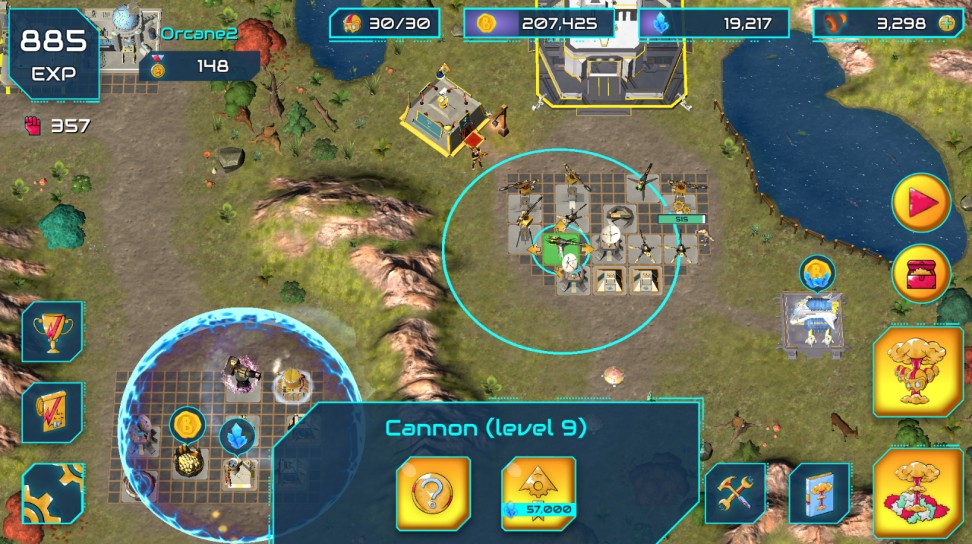Viewport: 972px width, 544px height.
Task: Open the hammer and wrench build menu
Action: pos(735,493)
